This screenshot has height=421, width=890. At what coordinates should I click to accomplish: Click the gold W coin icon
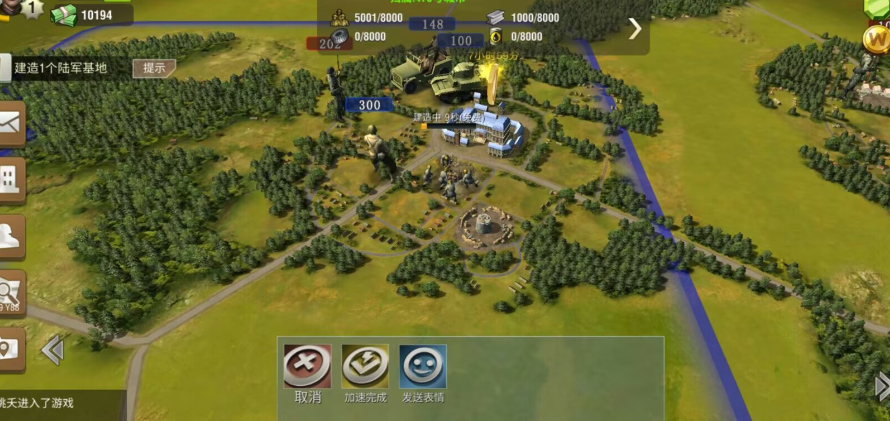(875, 39)
